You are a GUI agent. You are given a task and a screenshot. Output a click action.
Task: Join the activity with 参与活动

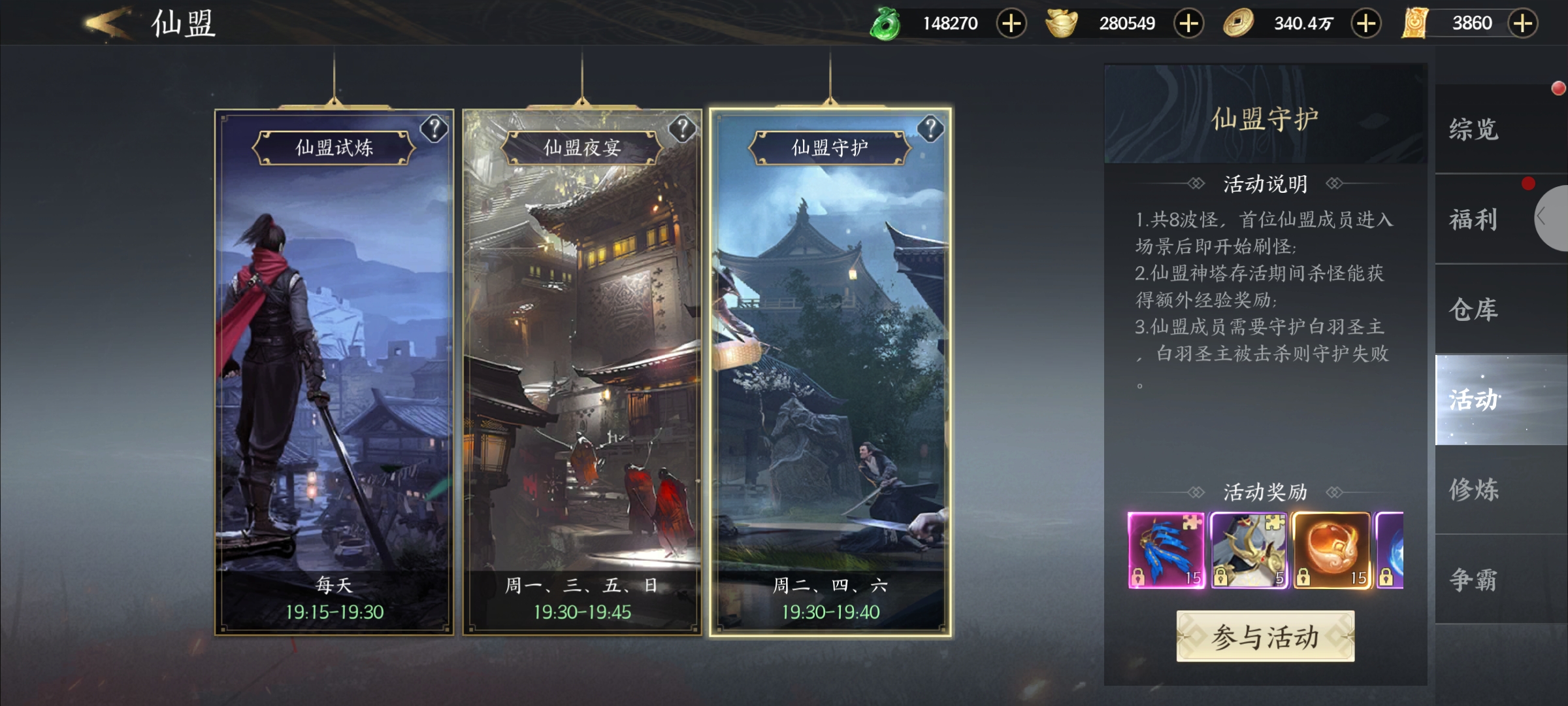click(1265, 636)
